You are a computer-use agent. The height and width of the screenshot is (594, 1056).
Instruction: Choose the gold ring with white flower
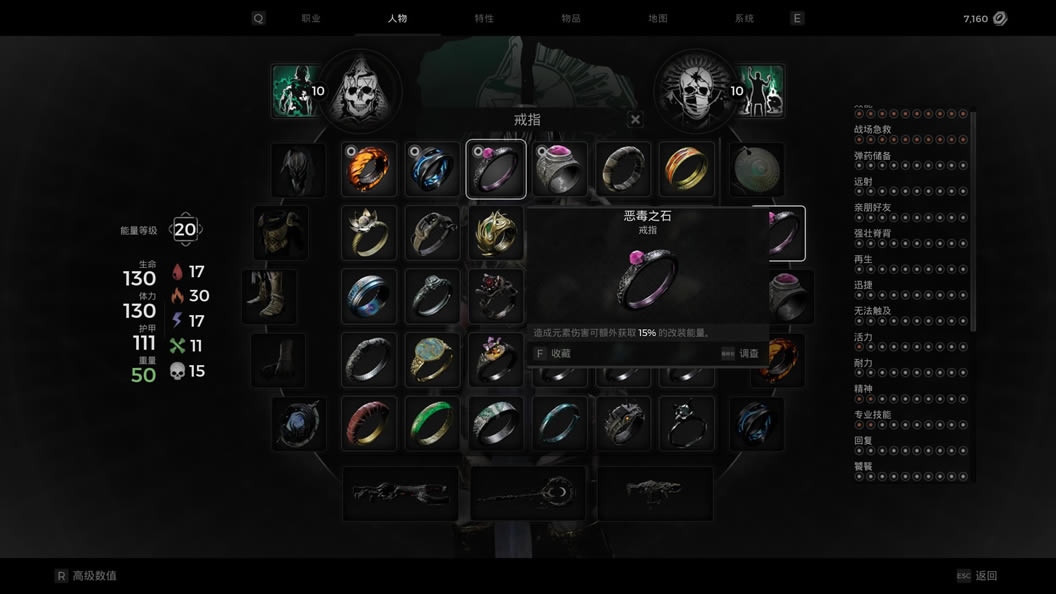(369, 233)
